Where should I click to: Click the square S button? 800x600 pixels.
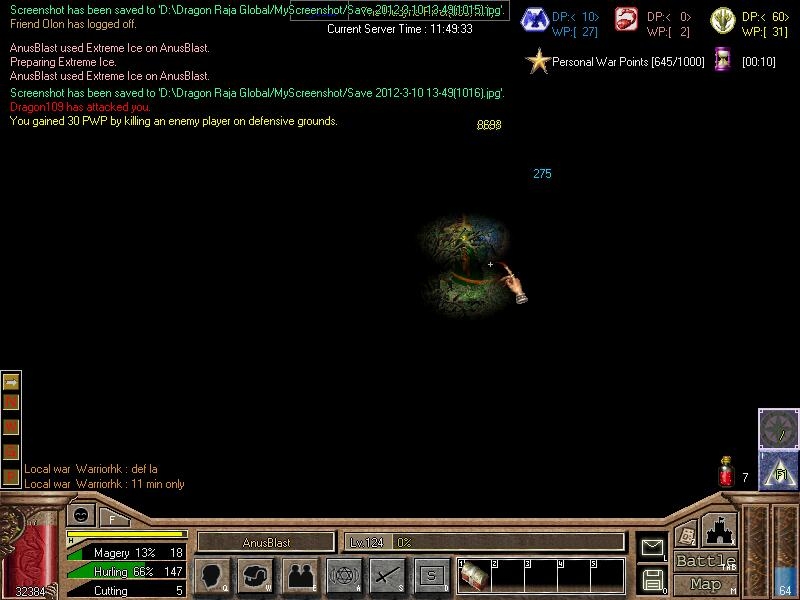click(431, 576)
